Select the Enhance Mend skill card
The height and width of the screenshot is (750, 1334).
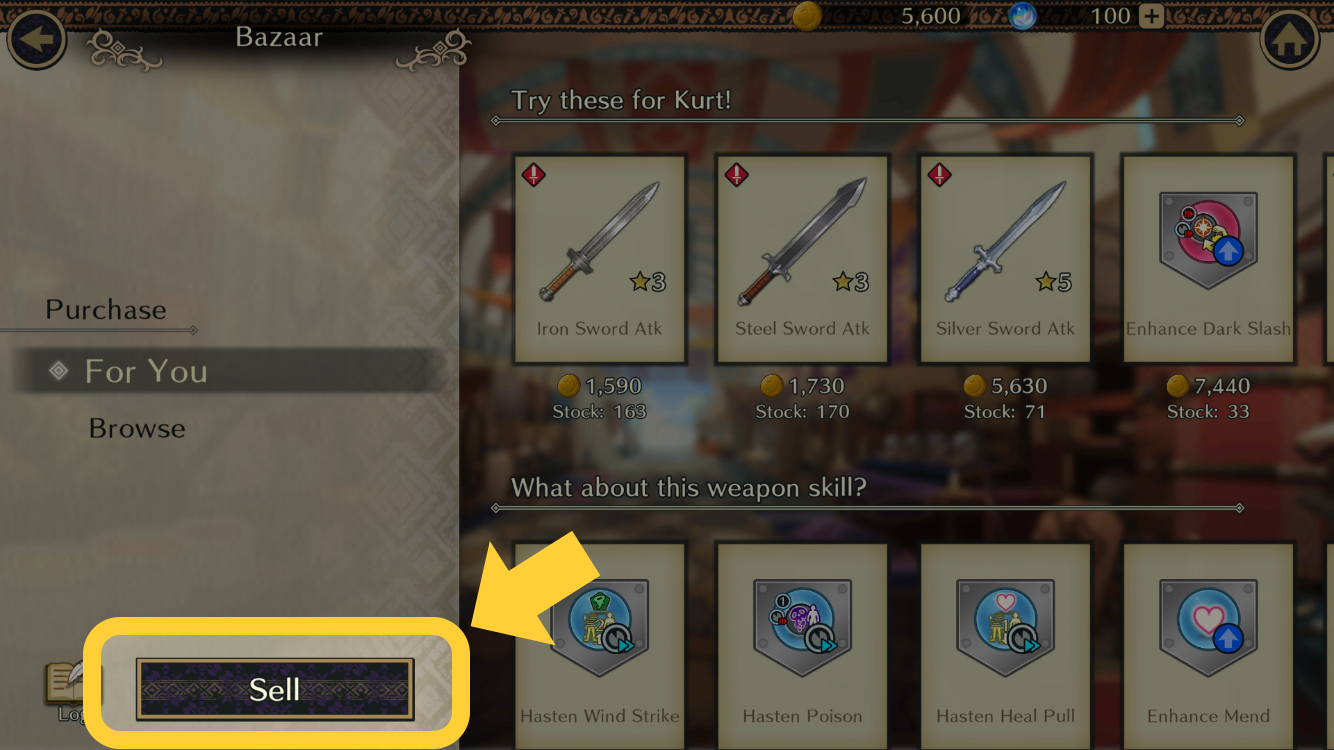click(1208, 640)
